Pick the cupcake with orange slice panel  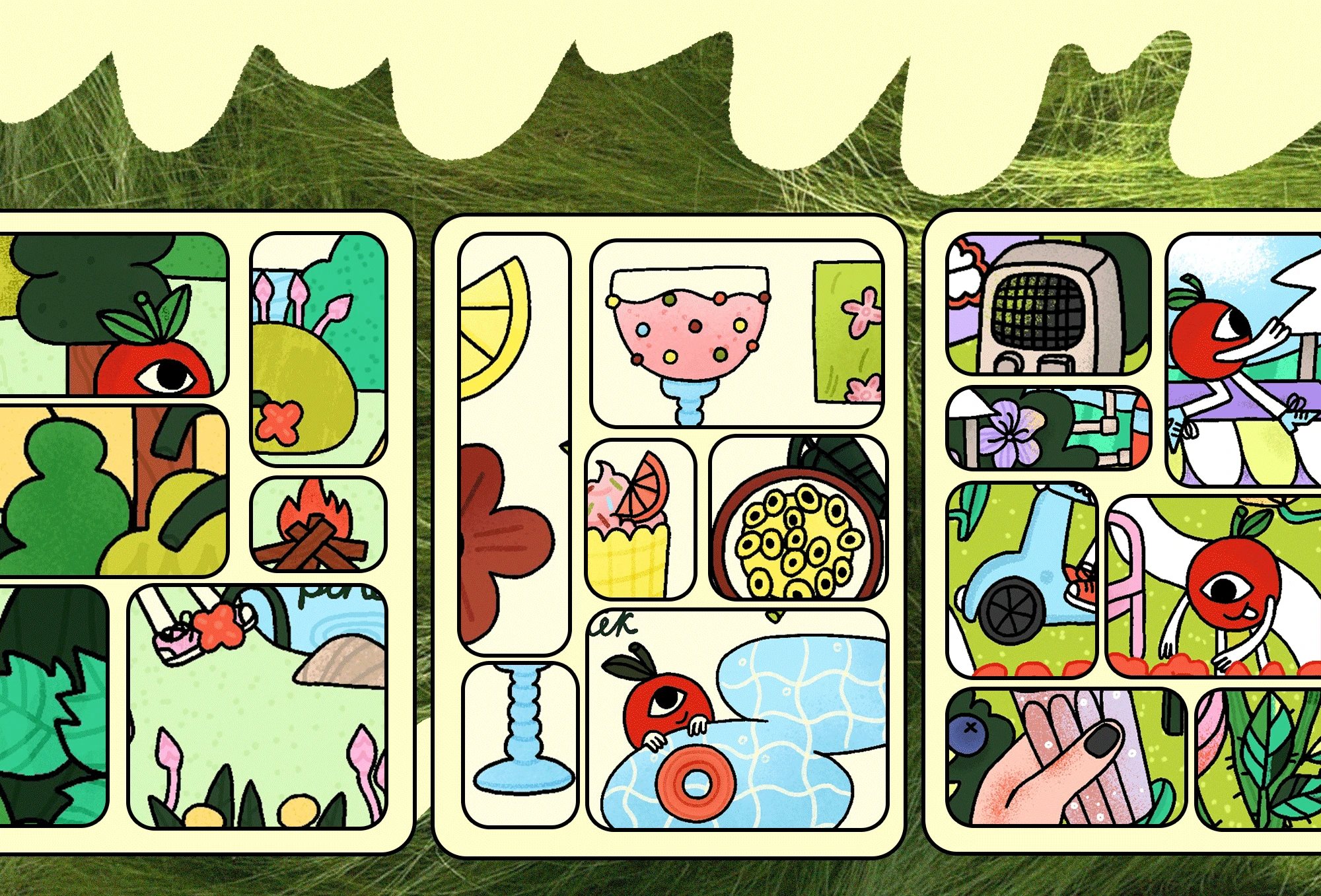click(x=639, y=520)
